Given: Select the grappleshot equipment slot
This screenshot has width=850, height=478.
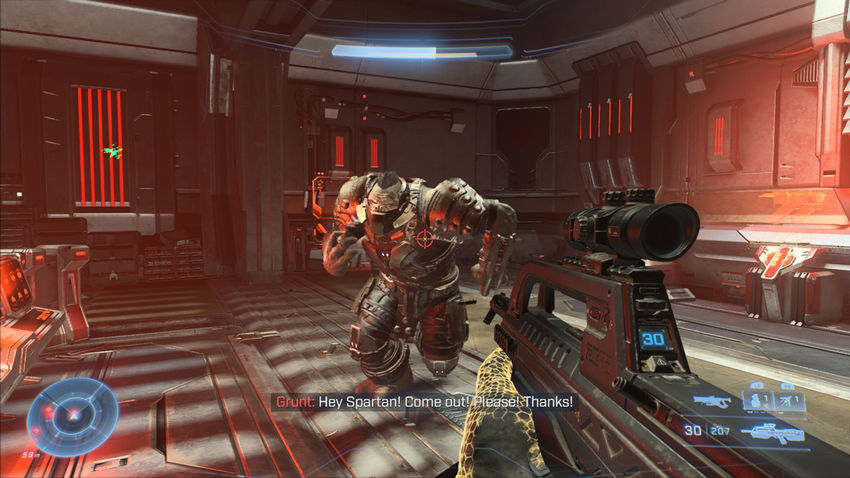Looking at the screenshot, I should click(x=787, y=401).
